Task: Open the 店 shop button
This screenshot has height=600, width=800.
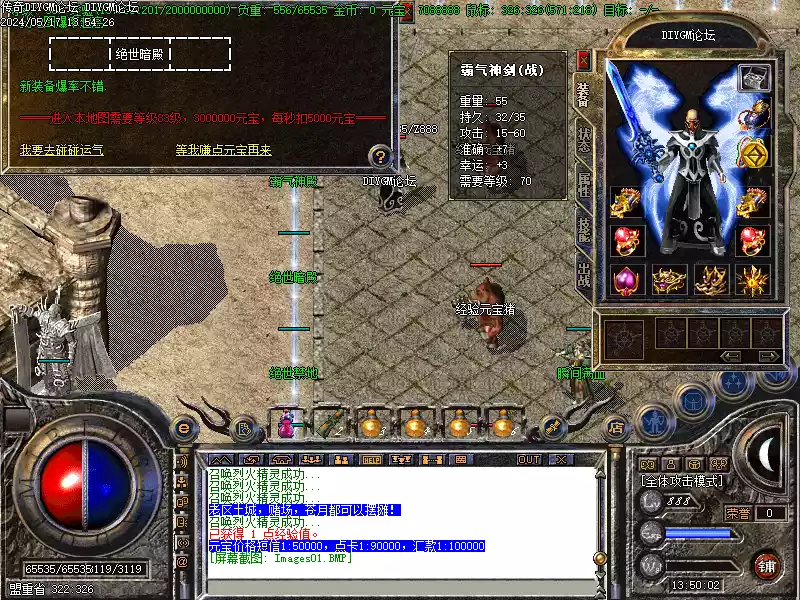Action: pos(617,424)
